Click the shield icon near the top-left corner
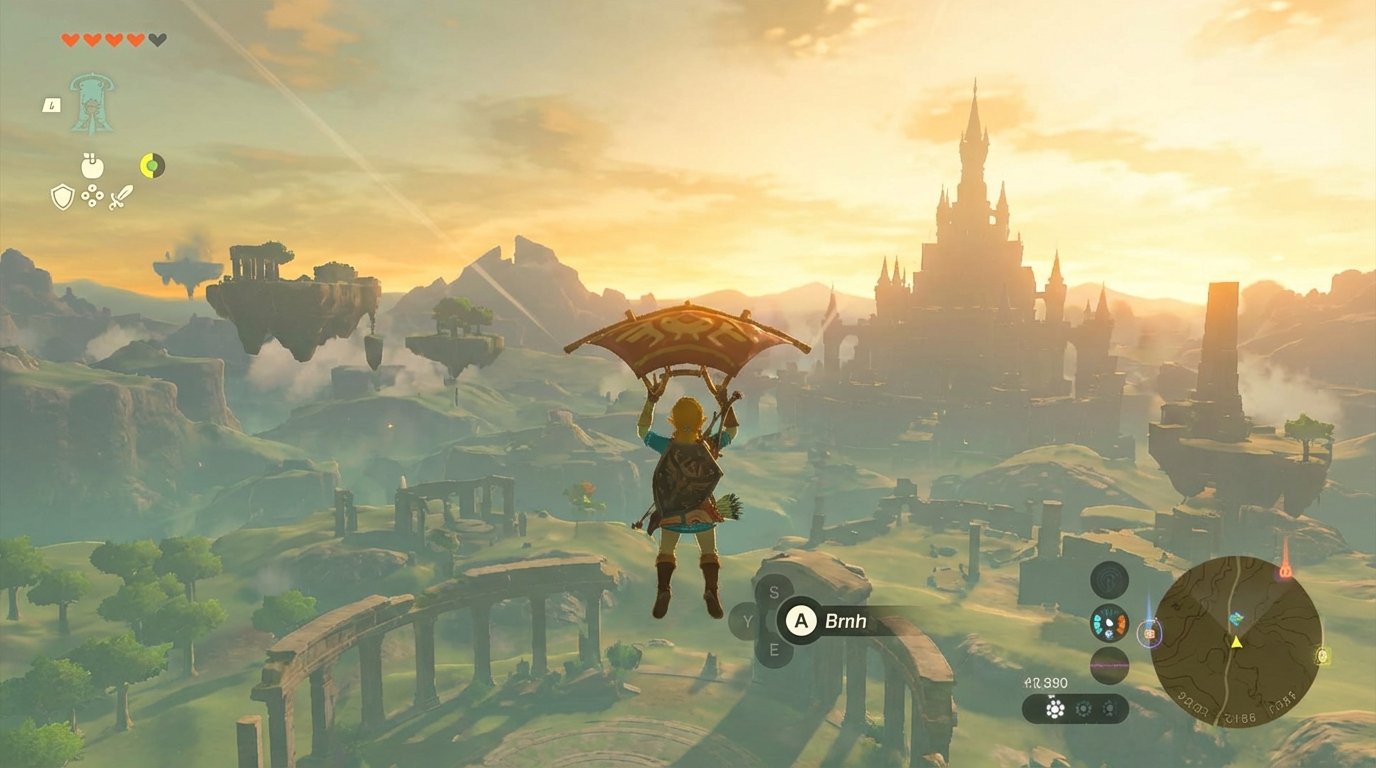The image size is (1376, 768). tap(62, 197)
